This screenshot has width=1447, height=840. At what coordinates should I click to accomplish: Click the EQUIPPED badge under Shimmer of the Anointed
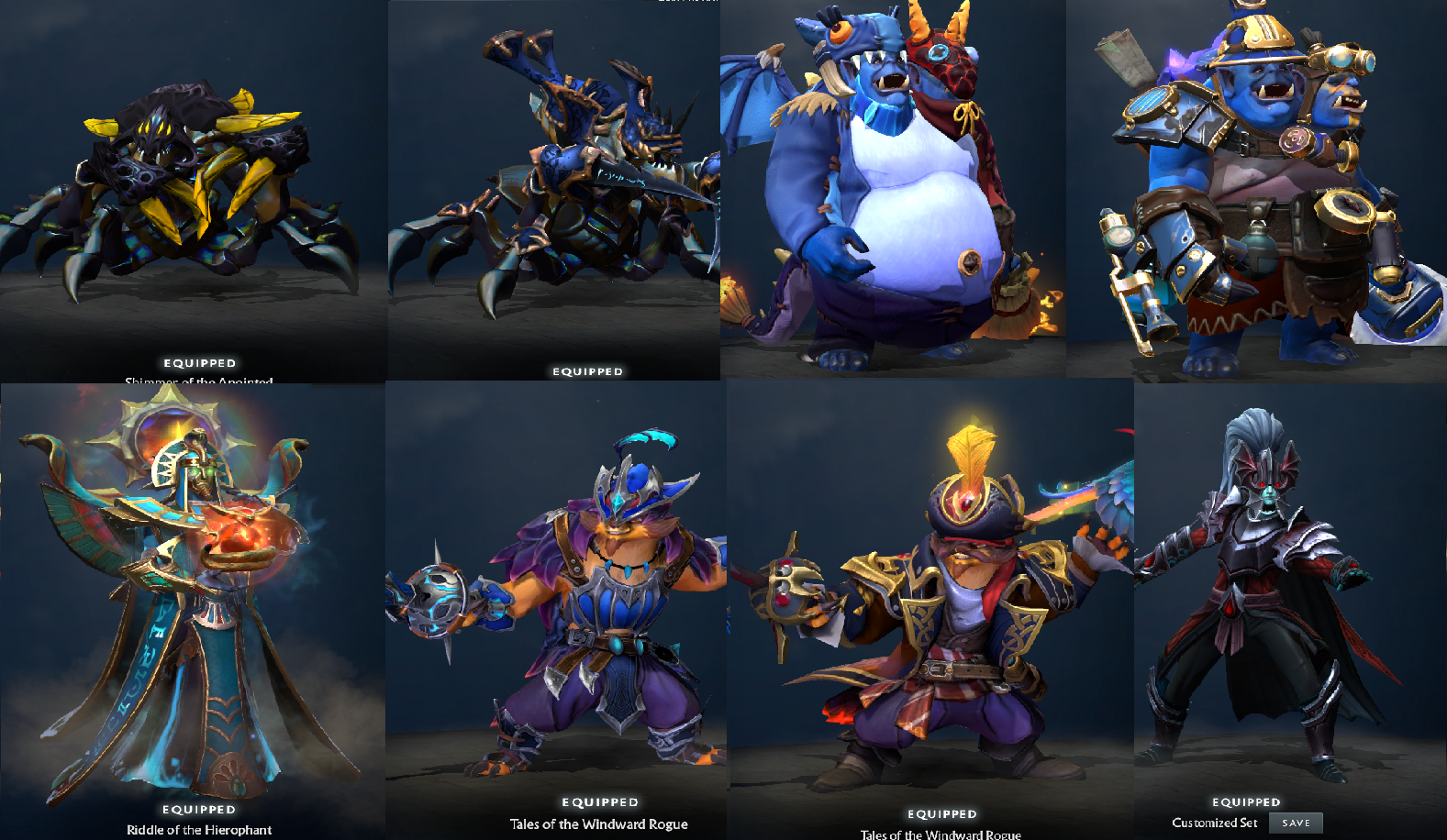pyautogui.click(x=197, y=362)
